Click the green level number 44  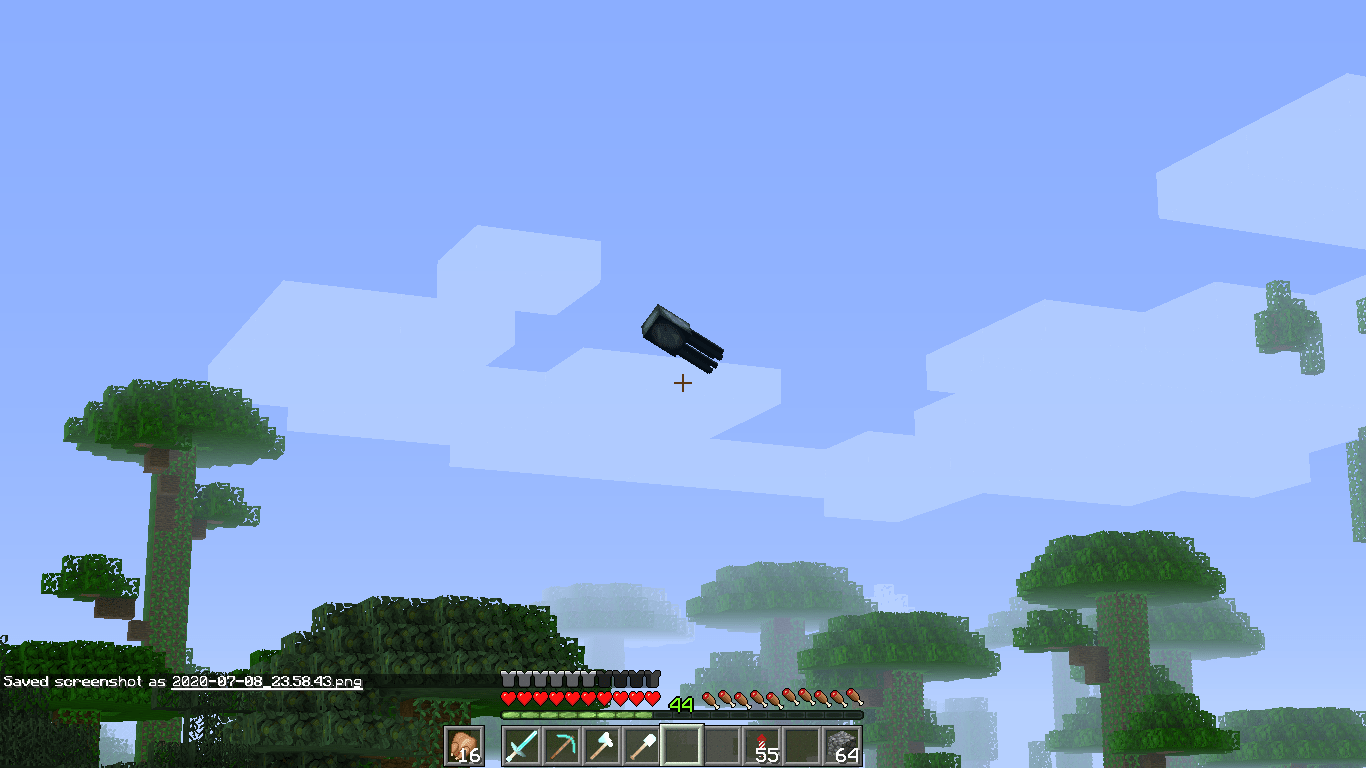(681, 703)
